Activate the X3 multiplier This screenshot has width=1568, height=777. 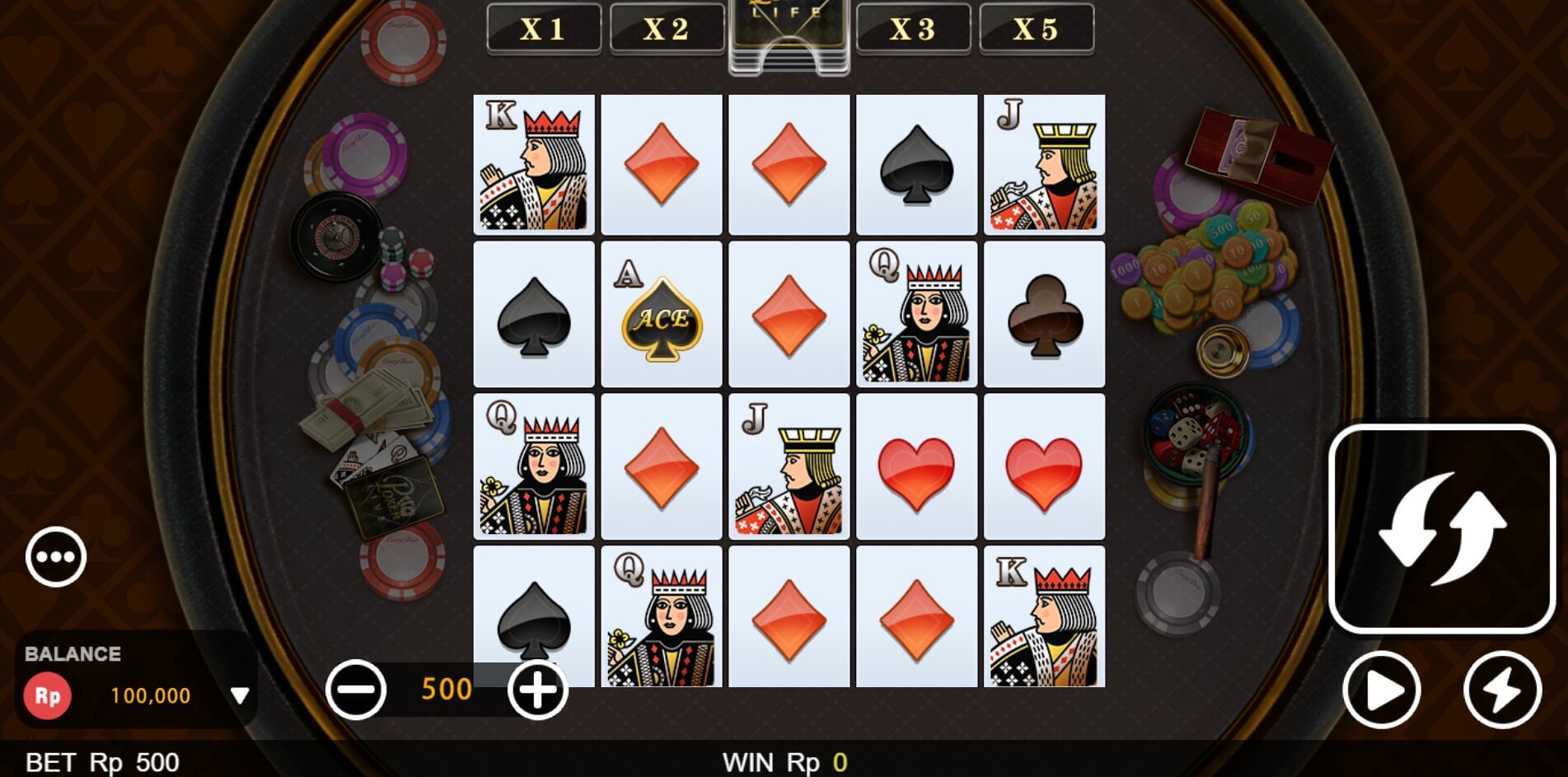click(914, 28)
